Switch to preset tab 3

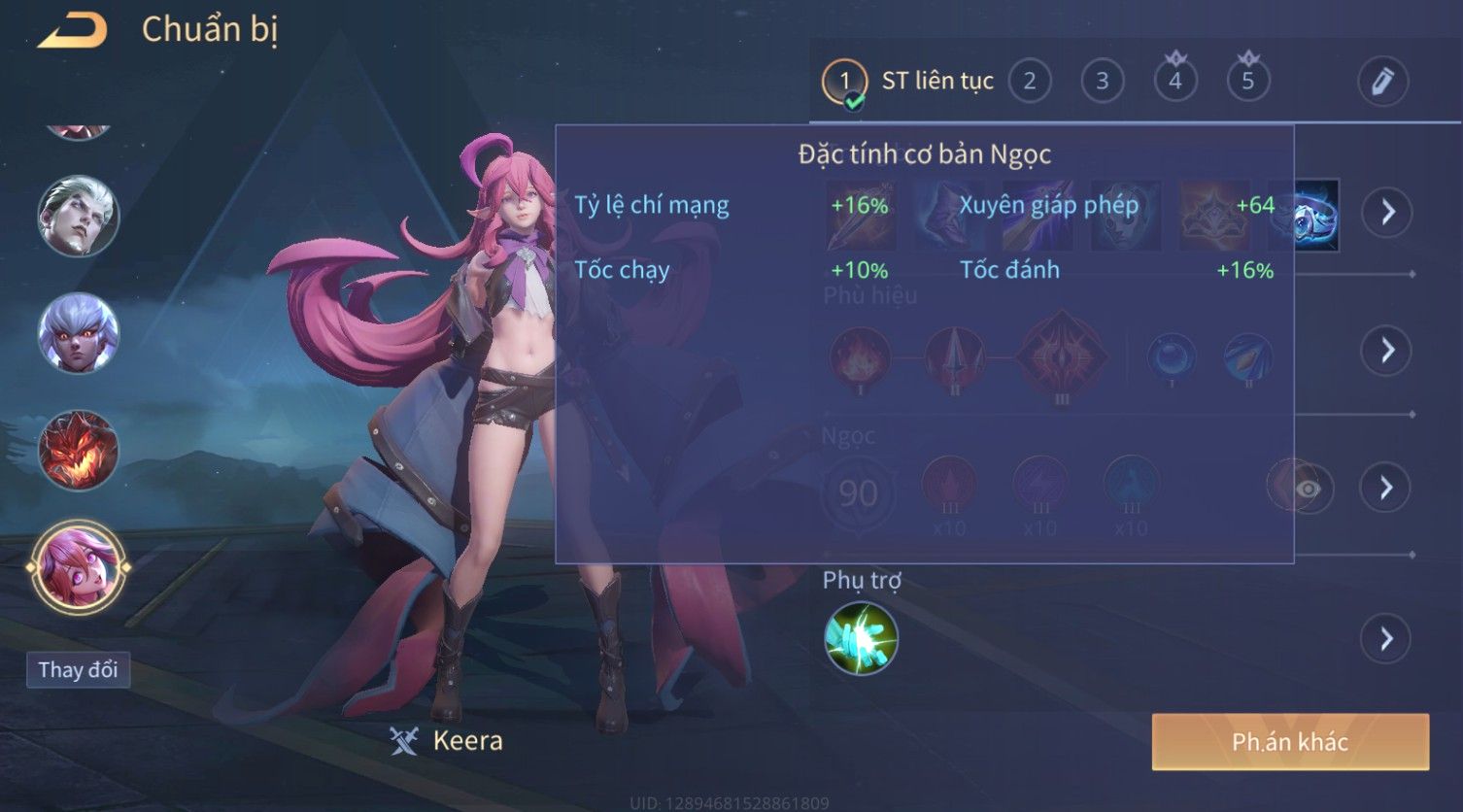[x=1102, y=82]
